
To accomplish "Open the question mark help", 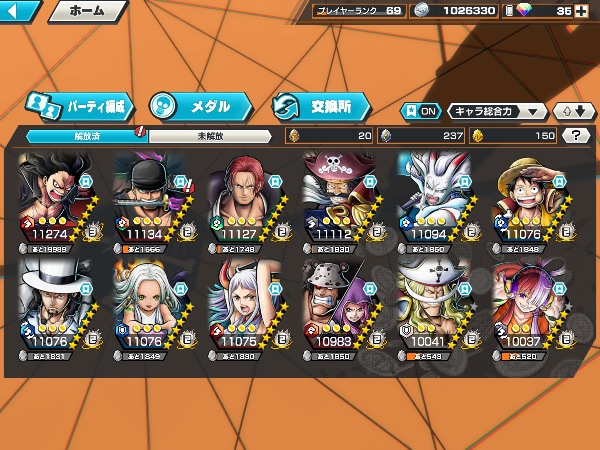I will click(576, 135).
